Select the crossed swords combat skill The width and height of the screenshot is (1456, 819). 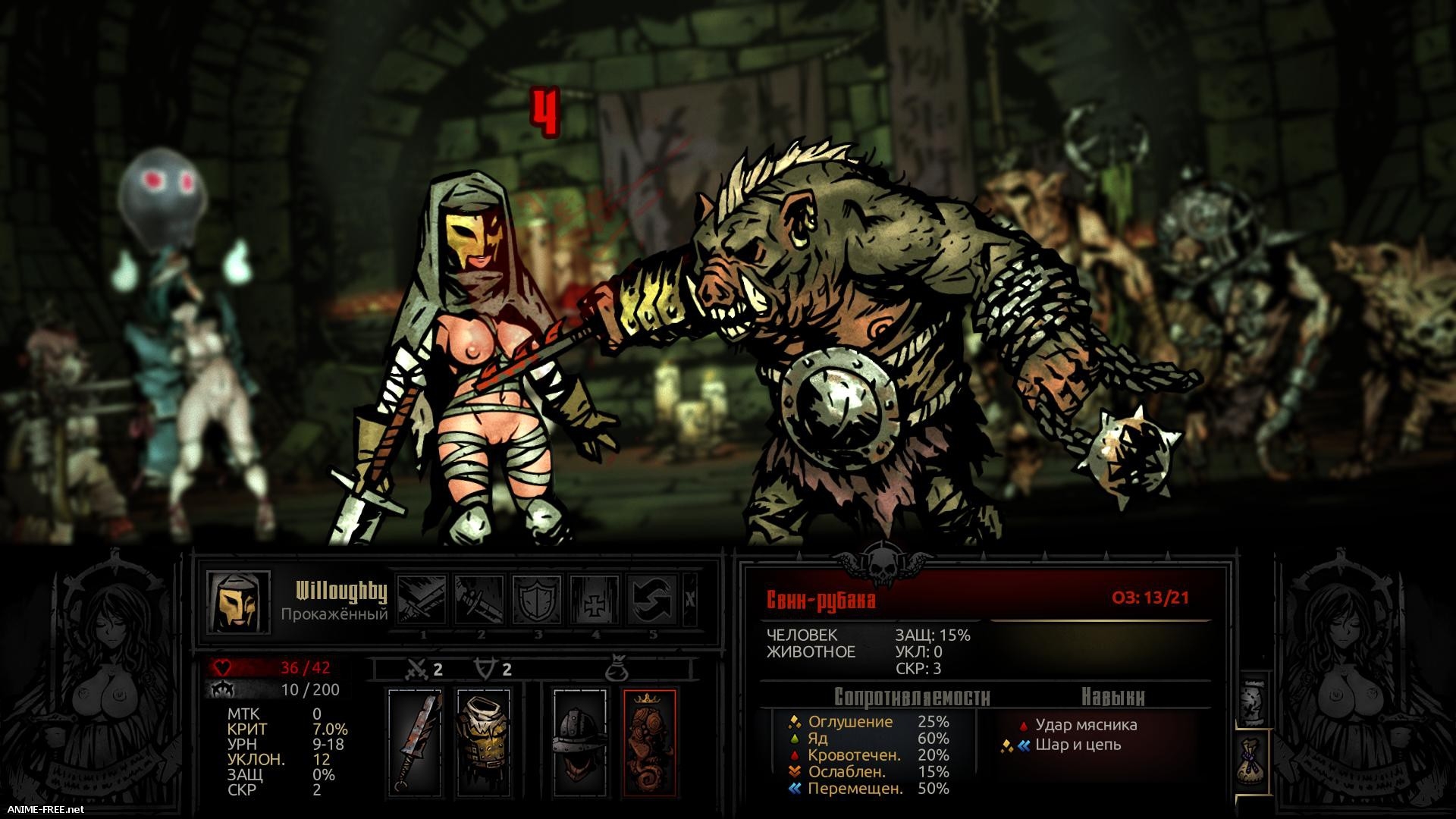pyautogui.click(x=422, y=599)
